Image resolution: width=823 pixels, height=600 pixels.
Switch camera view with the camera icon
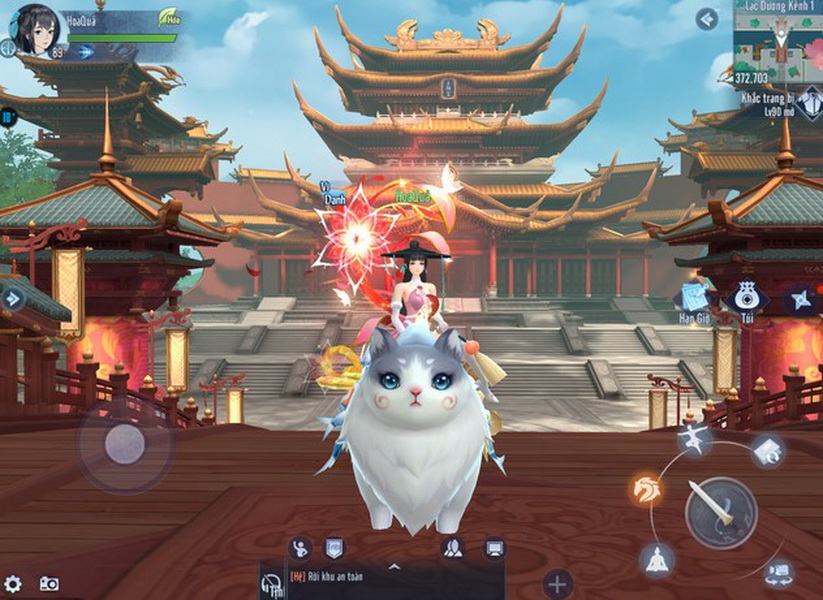[x=780, y=573]
